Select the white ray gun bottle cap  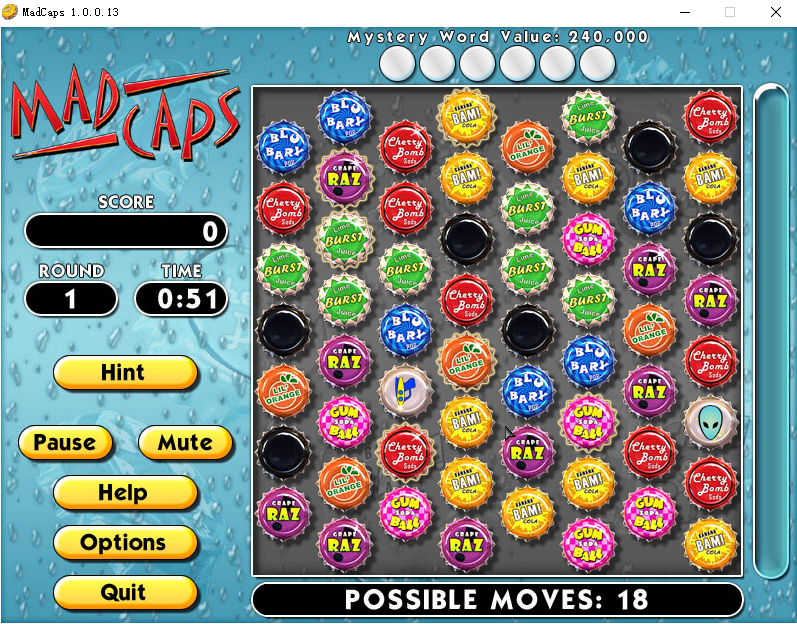point(404,390)
